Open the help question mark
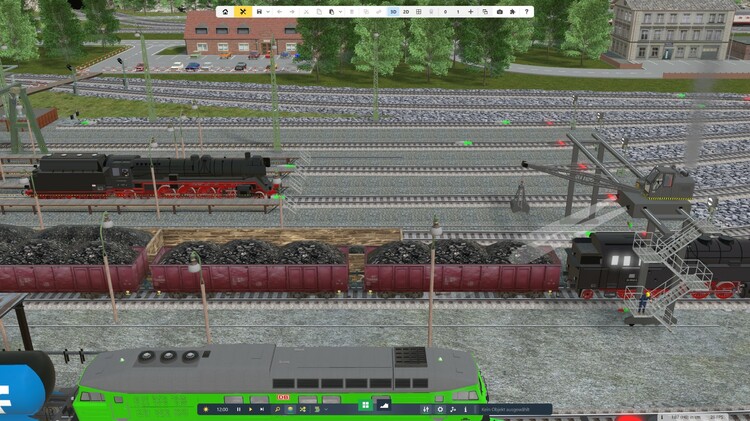The image size is (750, 421). click(x=527, y=12)
